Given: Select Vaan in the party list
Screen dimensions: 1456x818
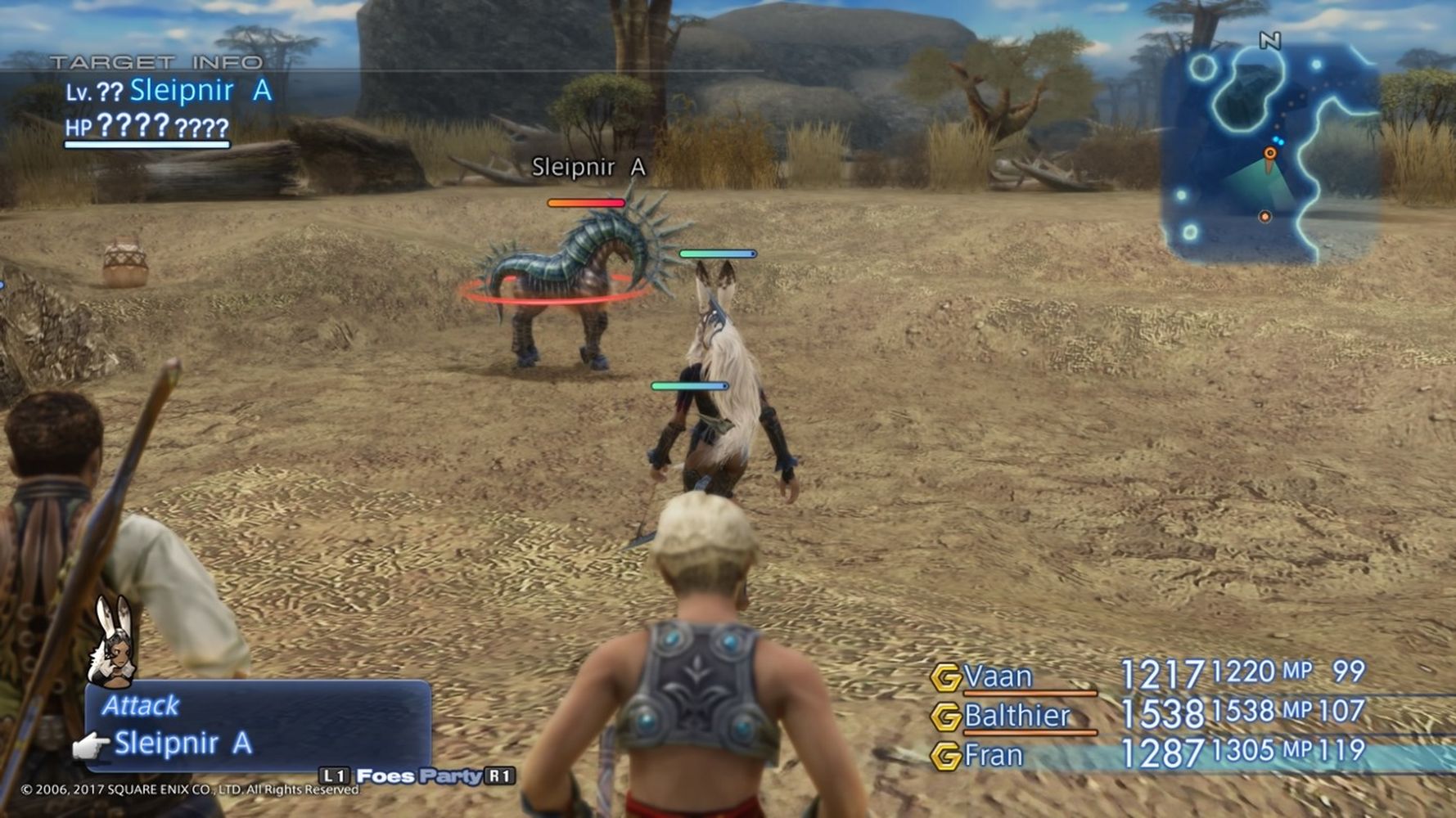Looking at the screenshot, I should point(998,676).
